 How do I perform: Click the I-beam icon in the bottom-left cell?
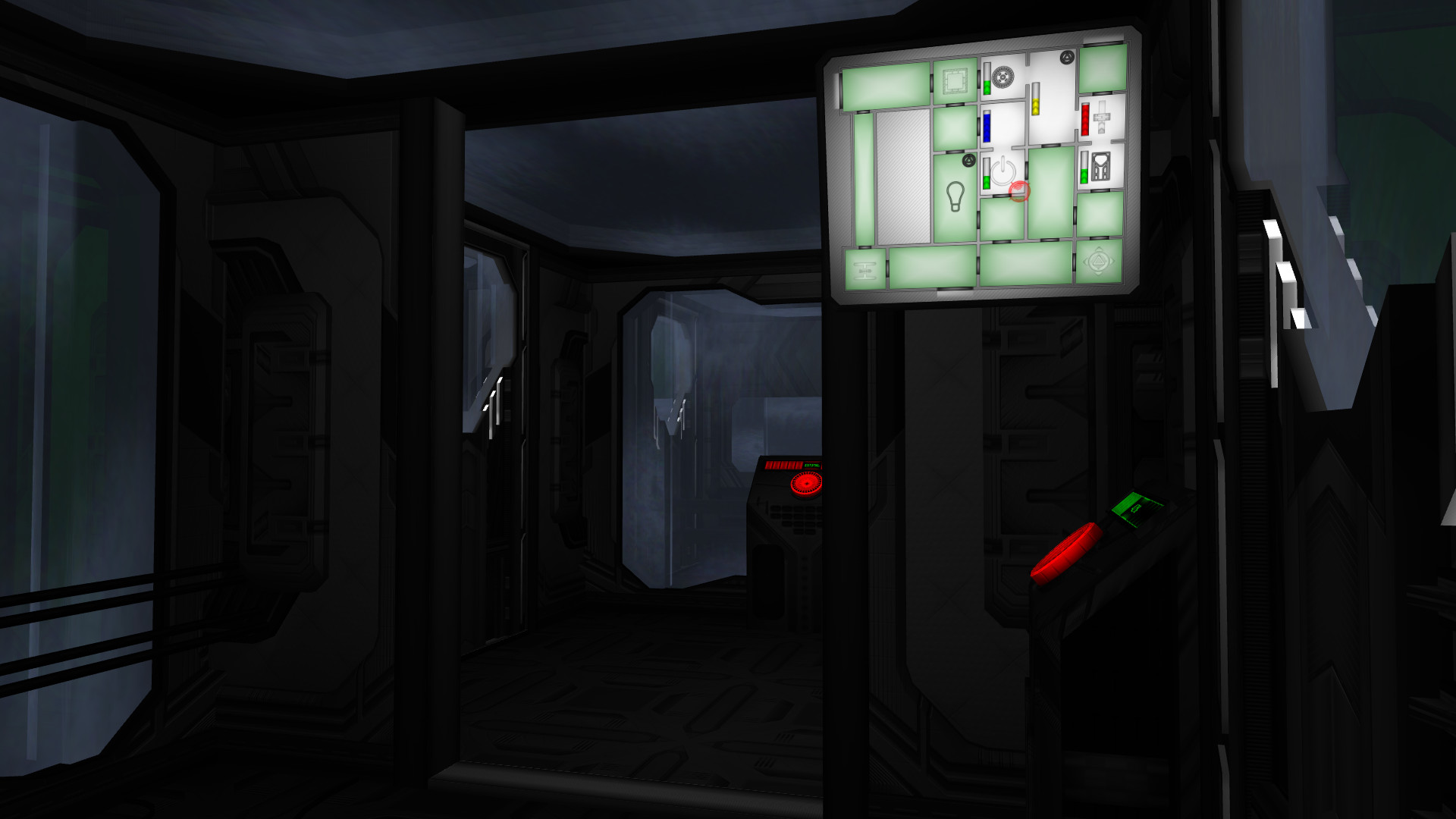863,269
